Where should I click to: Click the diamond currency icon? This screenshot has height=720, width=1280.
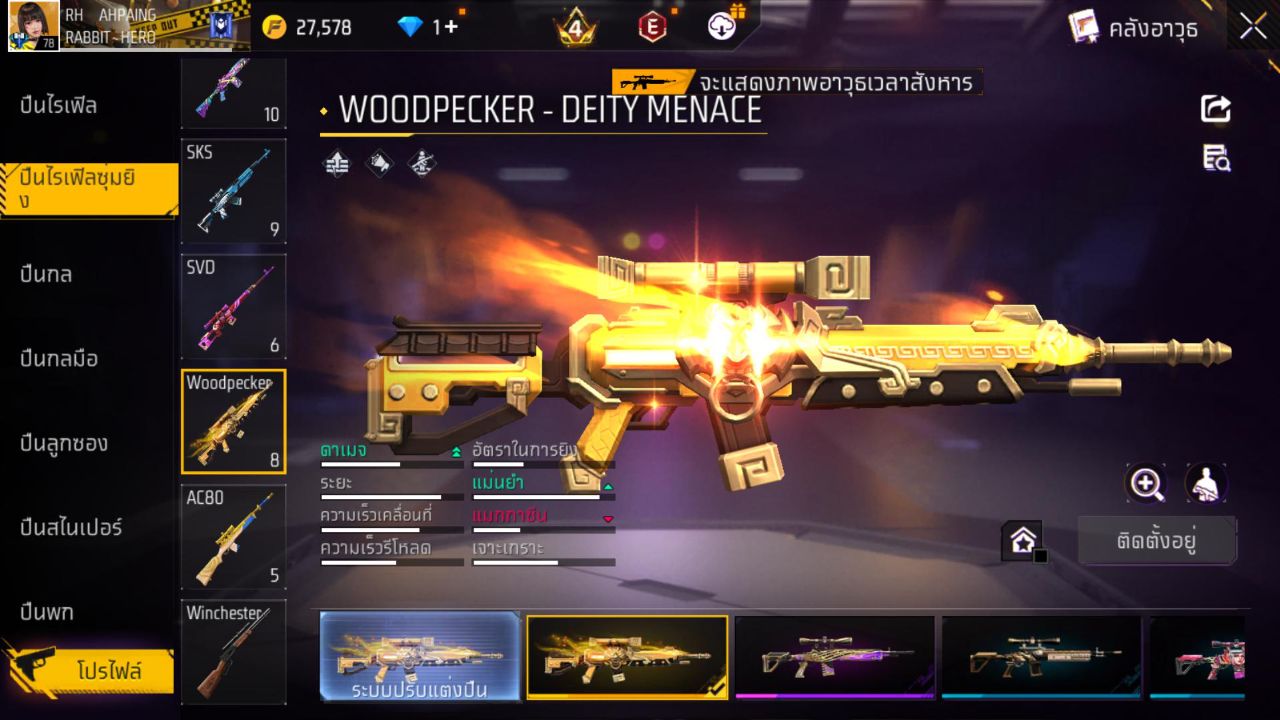[412, 27]
